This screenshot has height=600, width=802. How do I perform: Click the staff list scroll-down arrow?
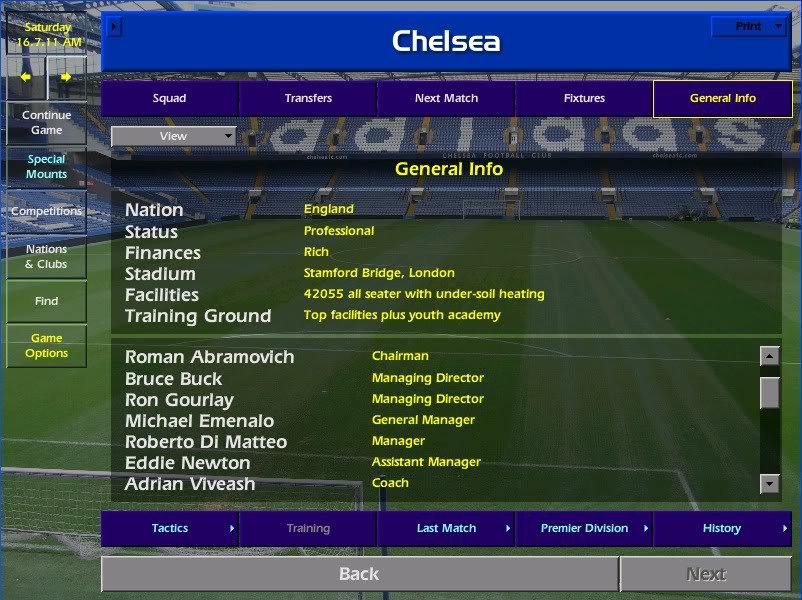coord(769,484)
